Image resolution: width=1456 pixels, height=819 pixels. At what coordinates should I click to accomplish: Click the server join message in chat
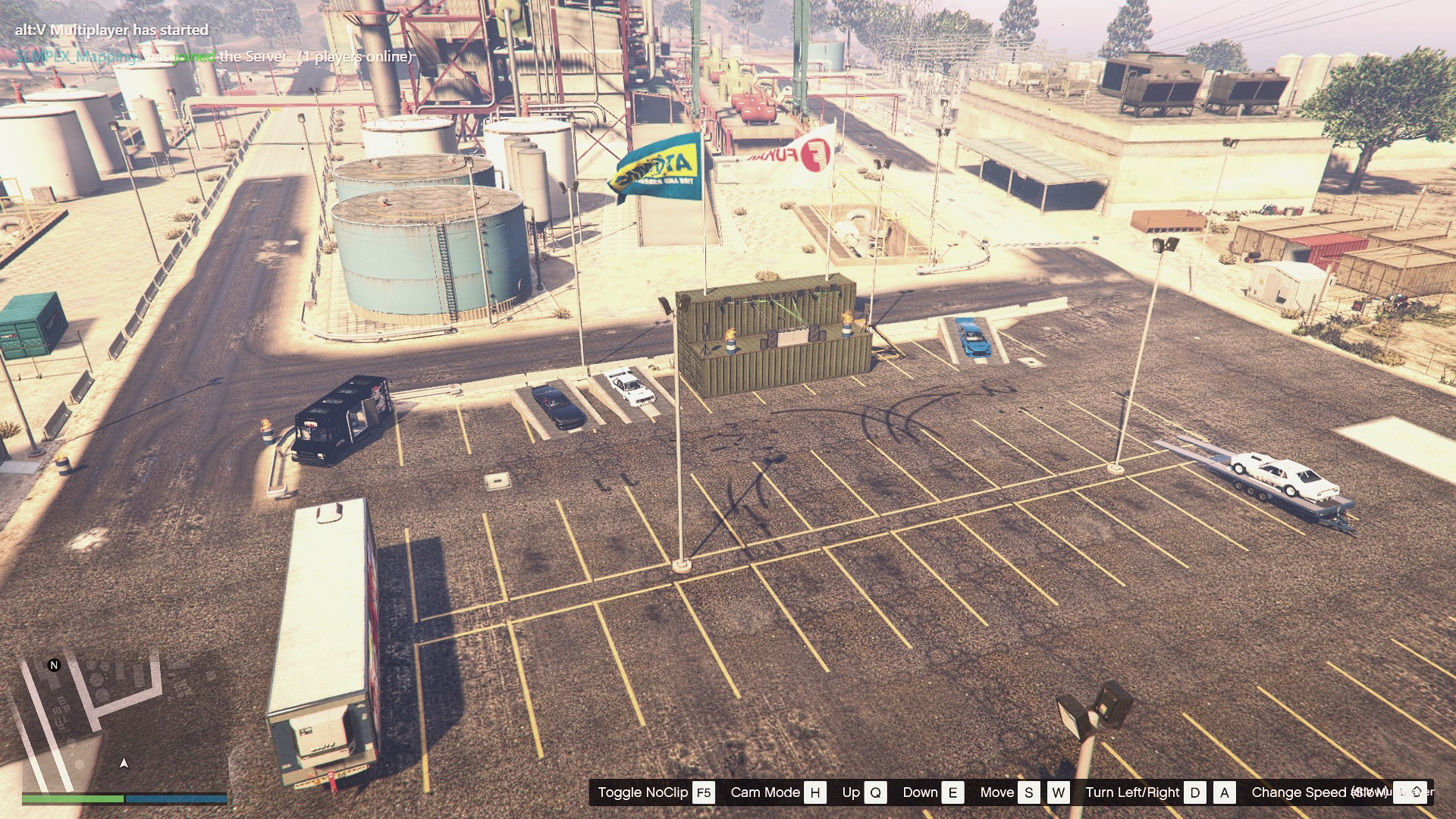click(214, 57)
